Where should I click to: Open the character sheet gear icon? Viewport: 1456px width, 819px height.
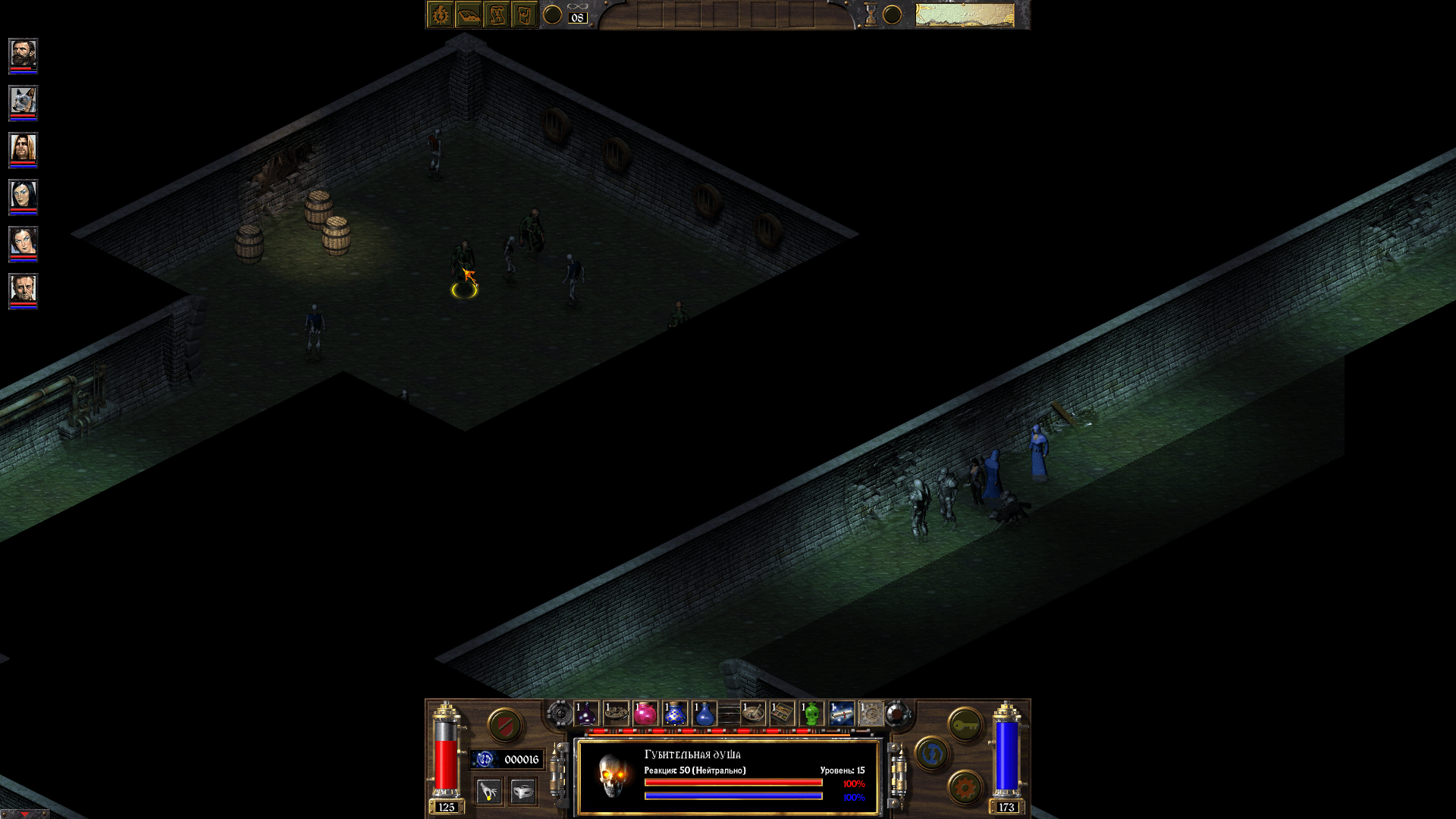coord(441,14)
